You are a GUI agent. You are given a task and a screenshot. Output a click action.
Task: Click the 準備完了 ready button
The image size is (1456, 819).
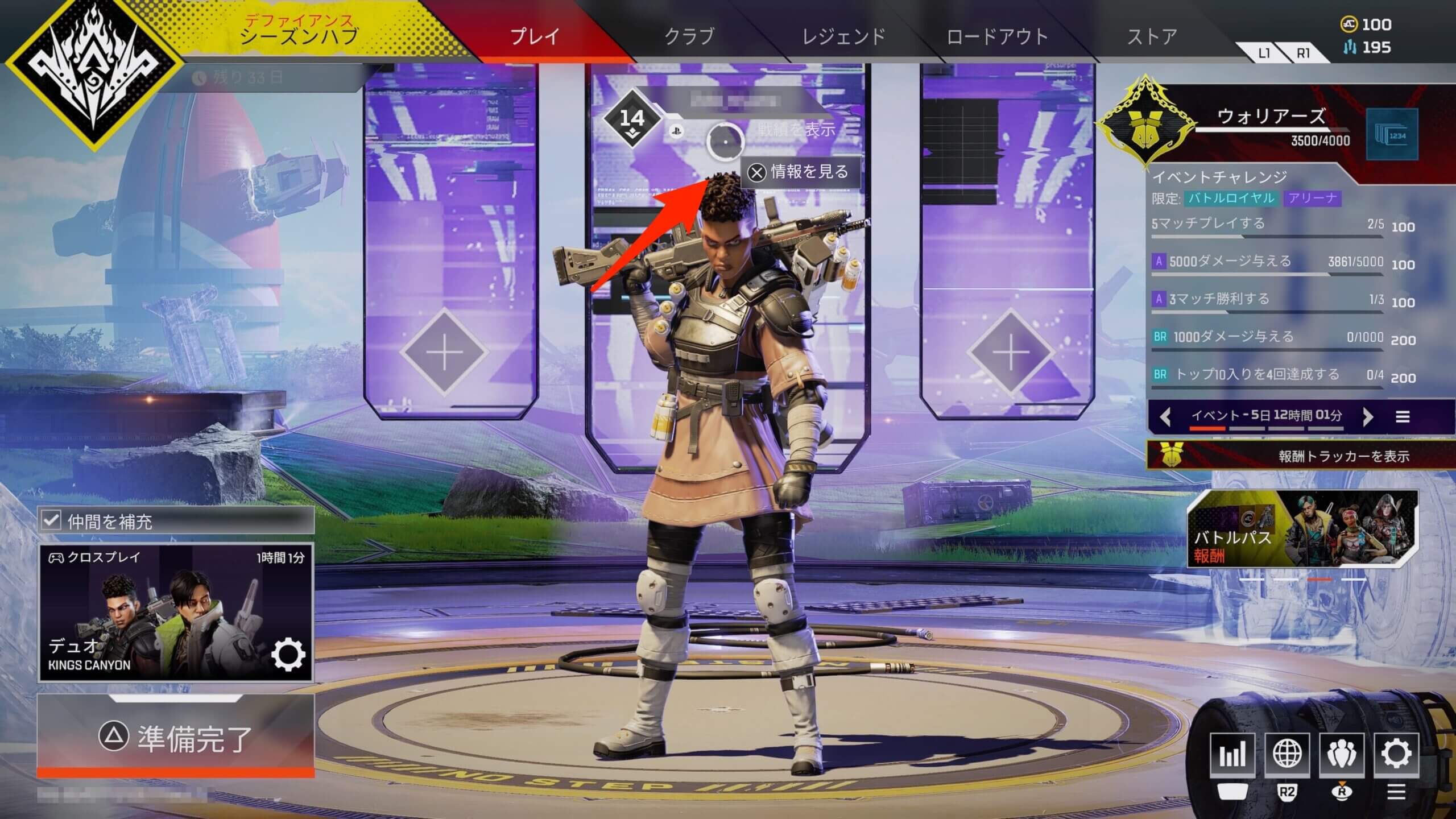pyautogui.click(x=176, y=737)
